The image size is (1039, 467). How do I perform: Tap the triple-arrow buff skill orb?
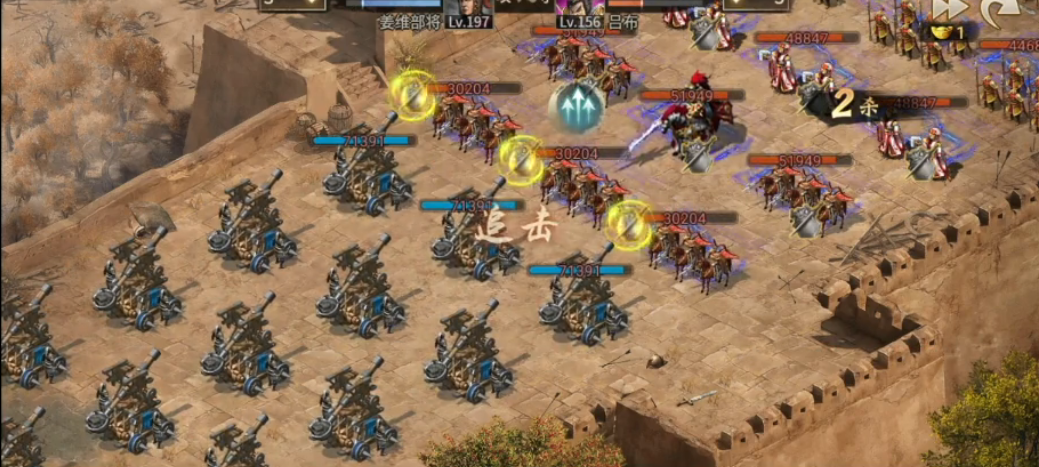click(x=576, y=107)
